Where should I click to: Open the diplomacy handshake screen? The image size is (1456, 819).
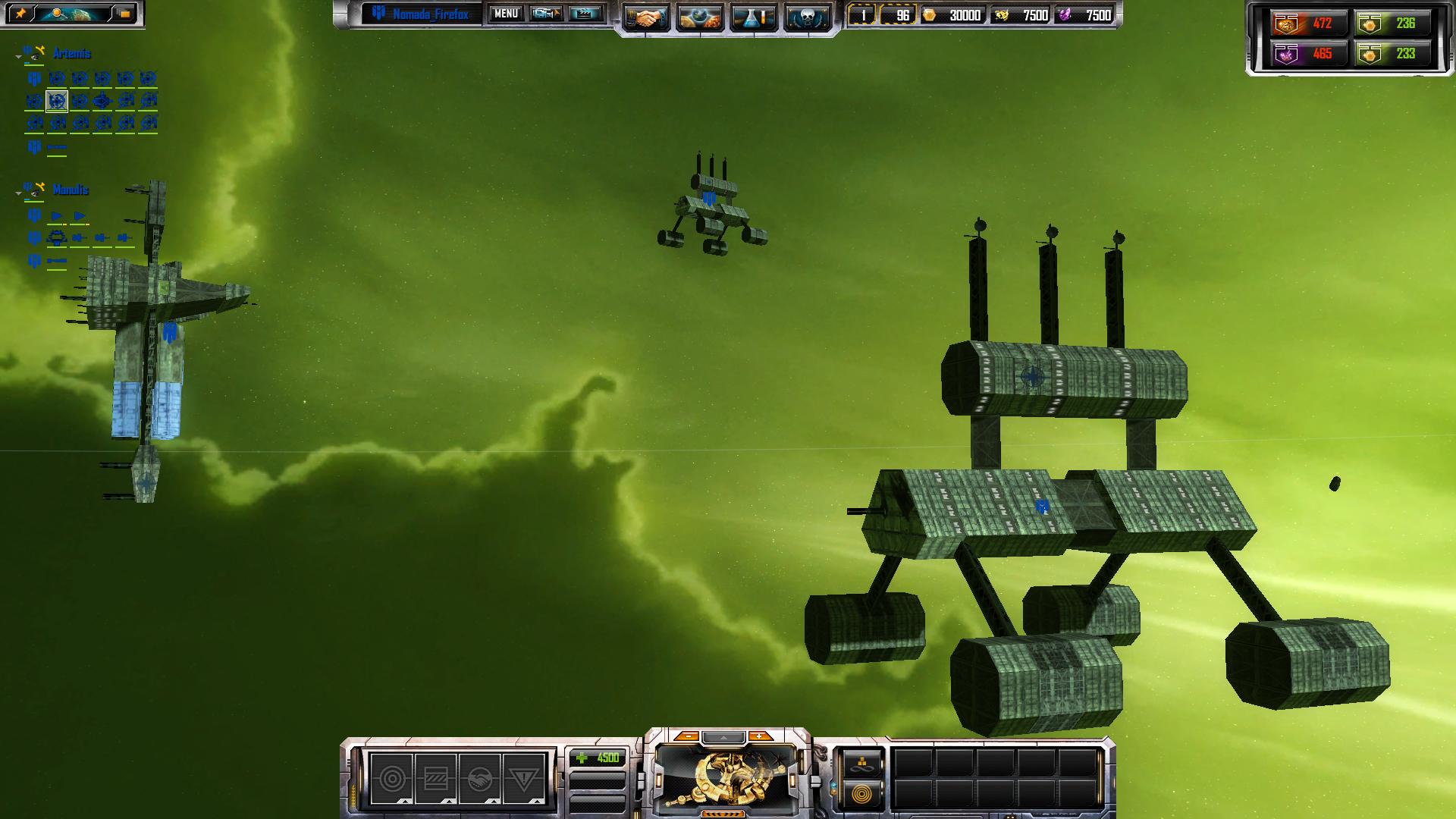(x=647, y=17)
